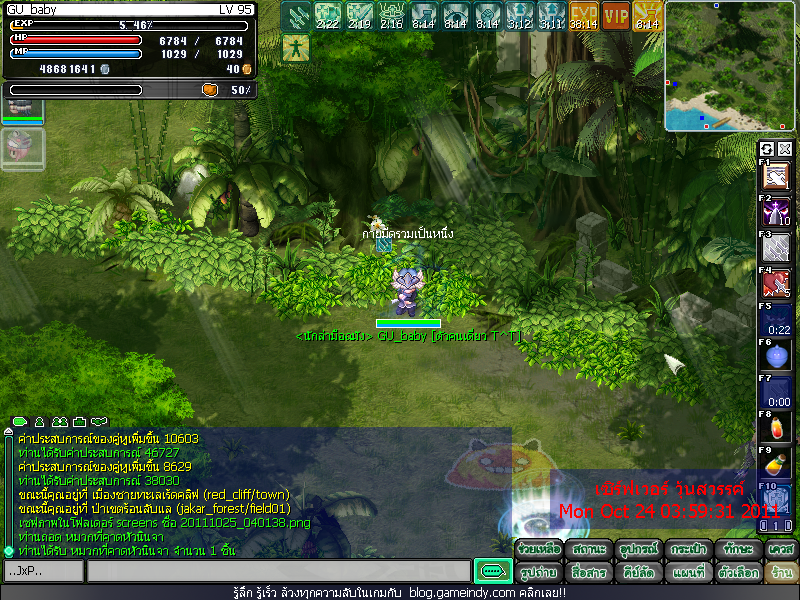
Task: Click the minimap
Action: pos(731,67)
